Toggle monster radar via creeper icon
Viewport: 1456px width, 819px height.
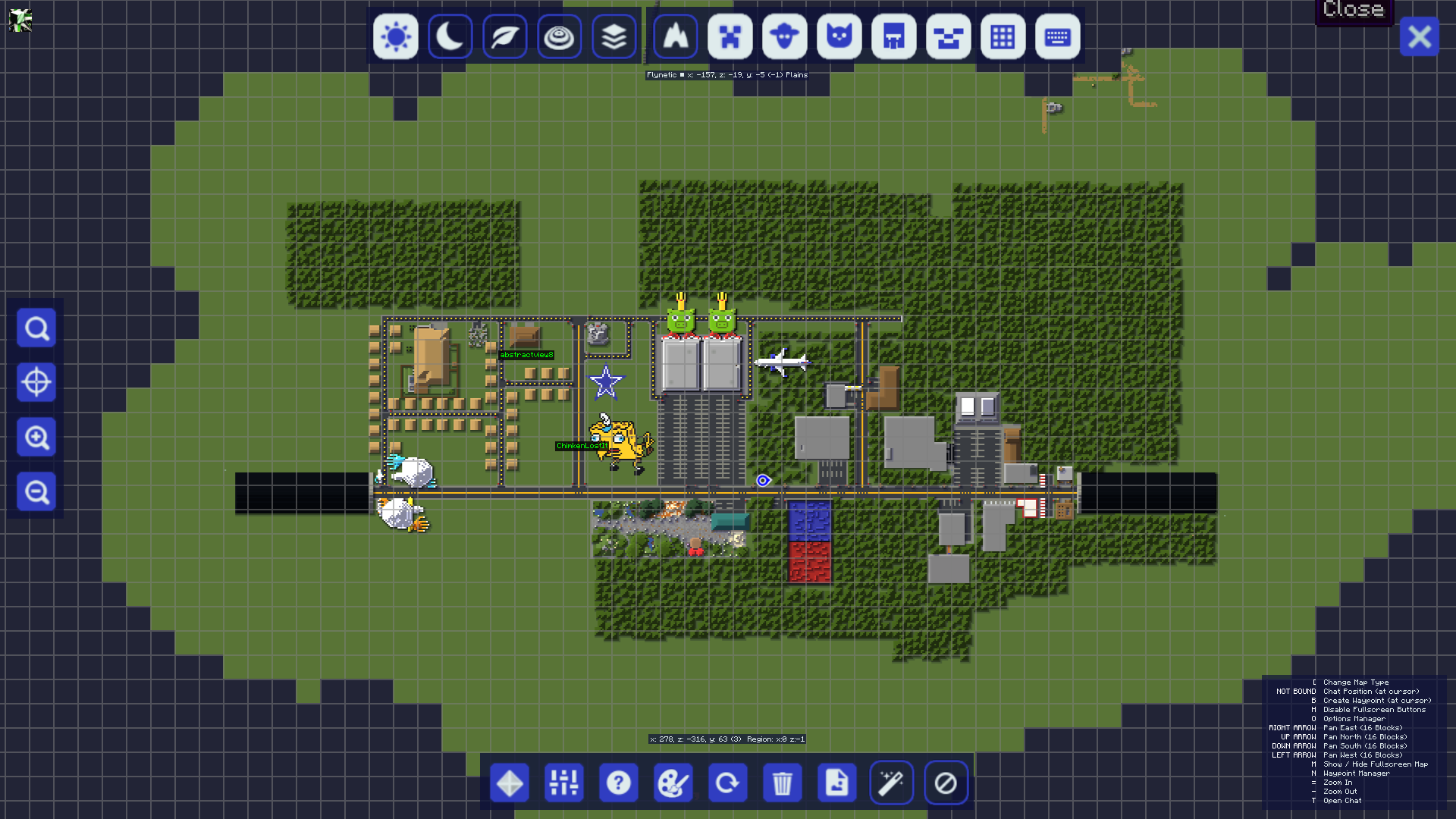730,36
